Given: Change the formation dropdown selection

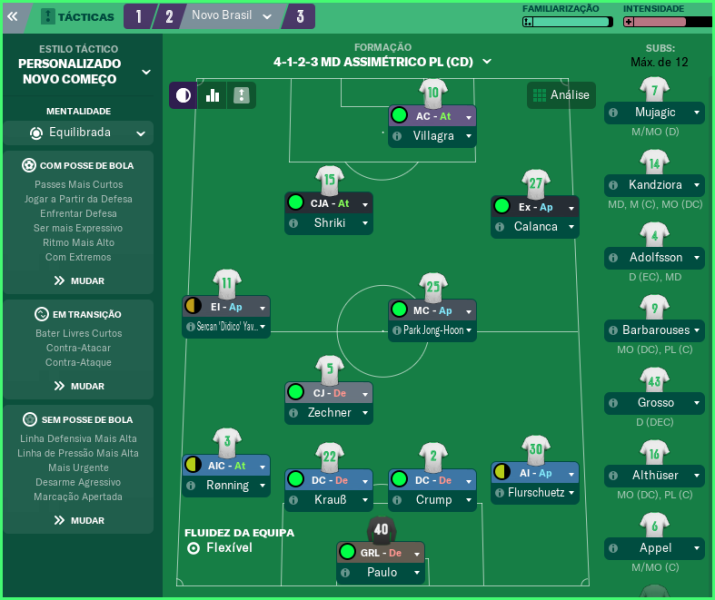Looking at the screenshot, I should (383, 61).
